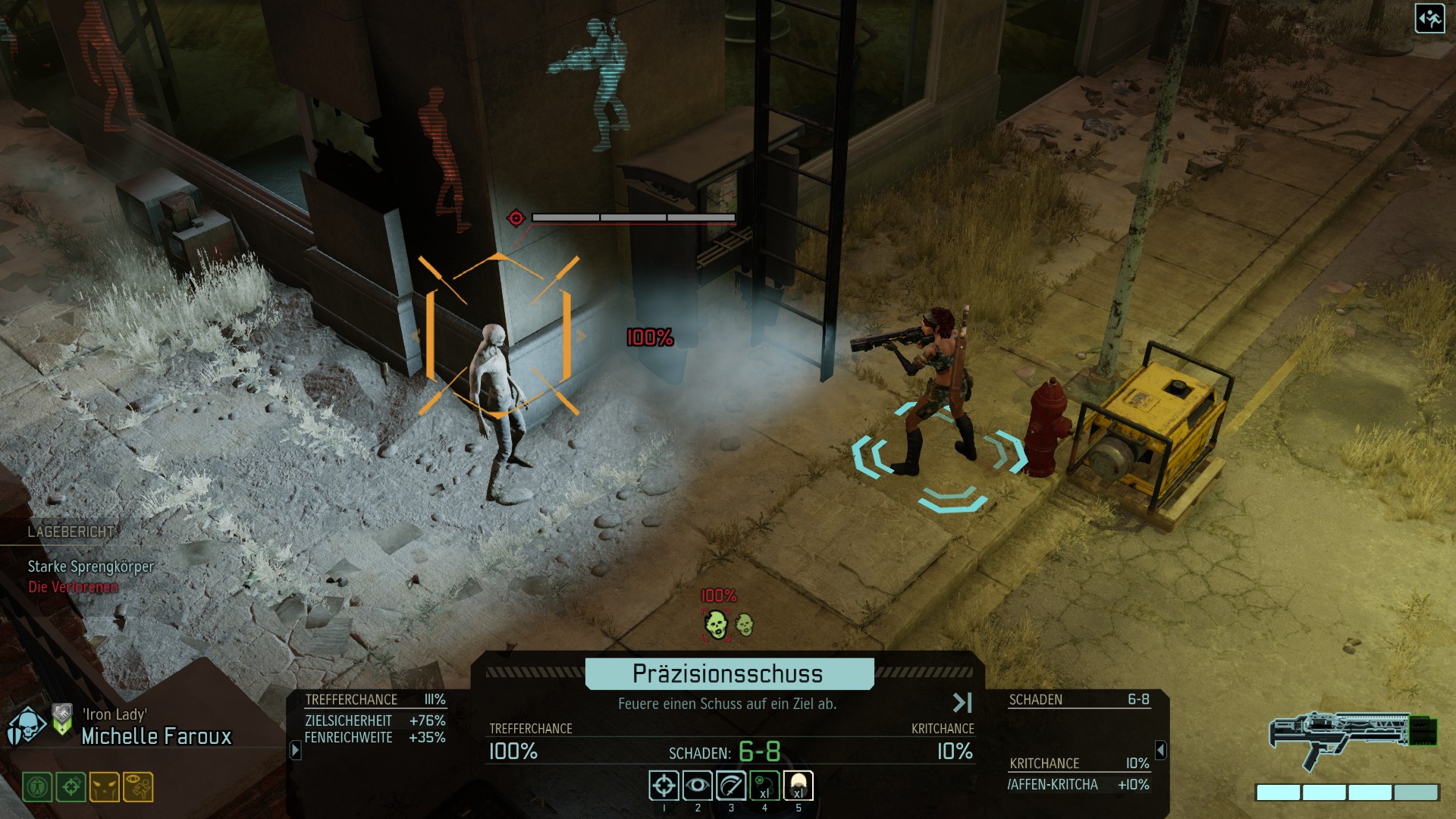This screenshot has height=819, width=1456.
Task: Click the soldier rank badge beside Iron Lady
Action: tap(62, 719)
